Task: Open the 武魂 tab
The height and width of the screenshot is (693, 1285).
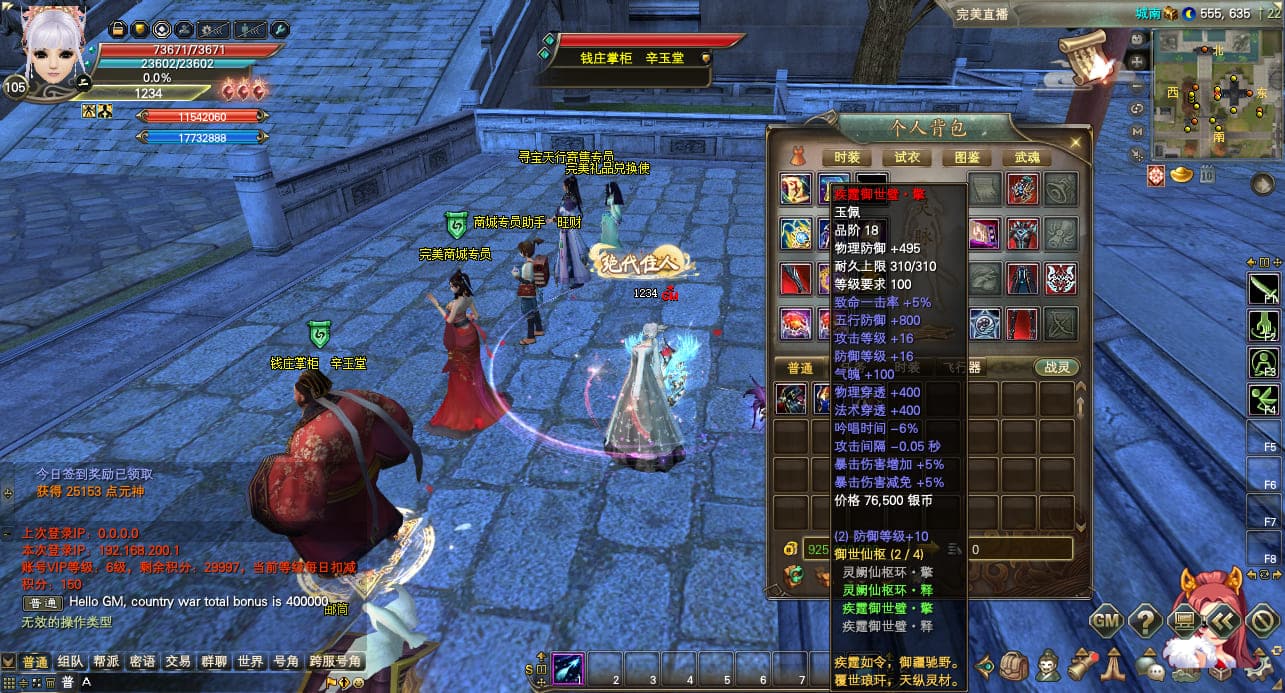Action: (x=1026, y=157)
